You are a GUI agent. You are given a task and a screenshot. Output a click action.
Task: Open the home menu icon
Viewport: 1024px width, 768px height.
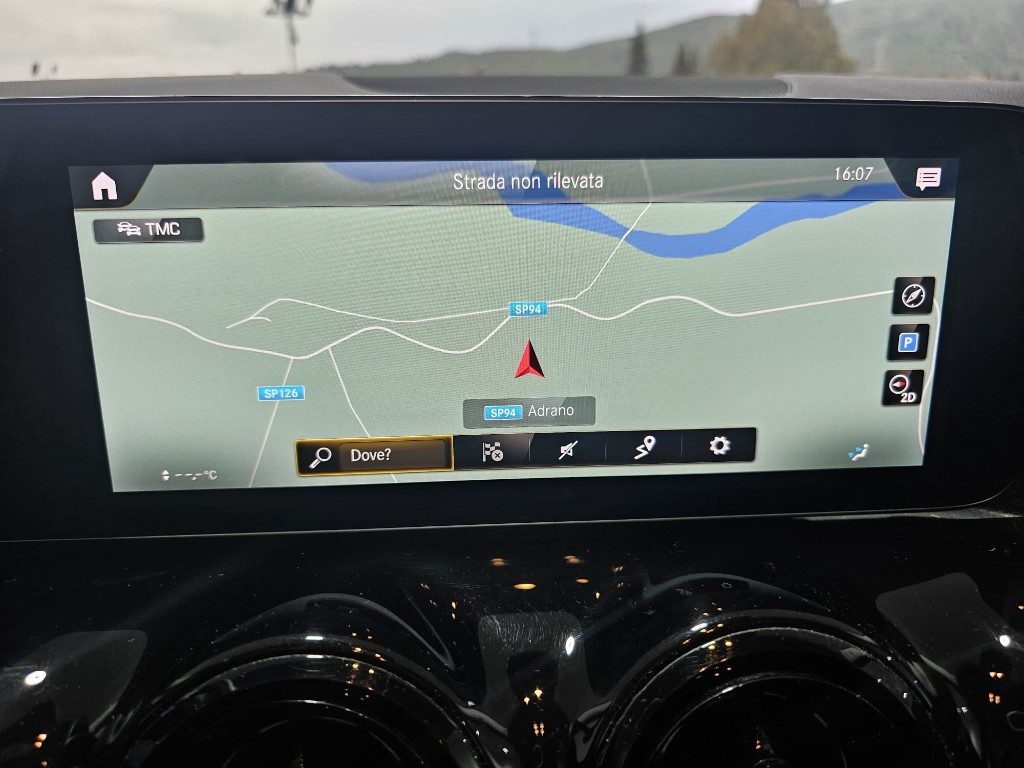[105, 186]
